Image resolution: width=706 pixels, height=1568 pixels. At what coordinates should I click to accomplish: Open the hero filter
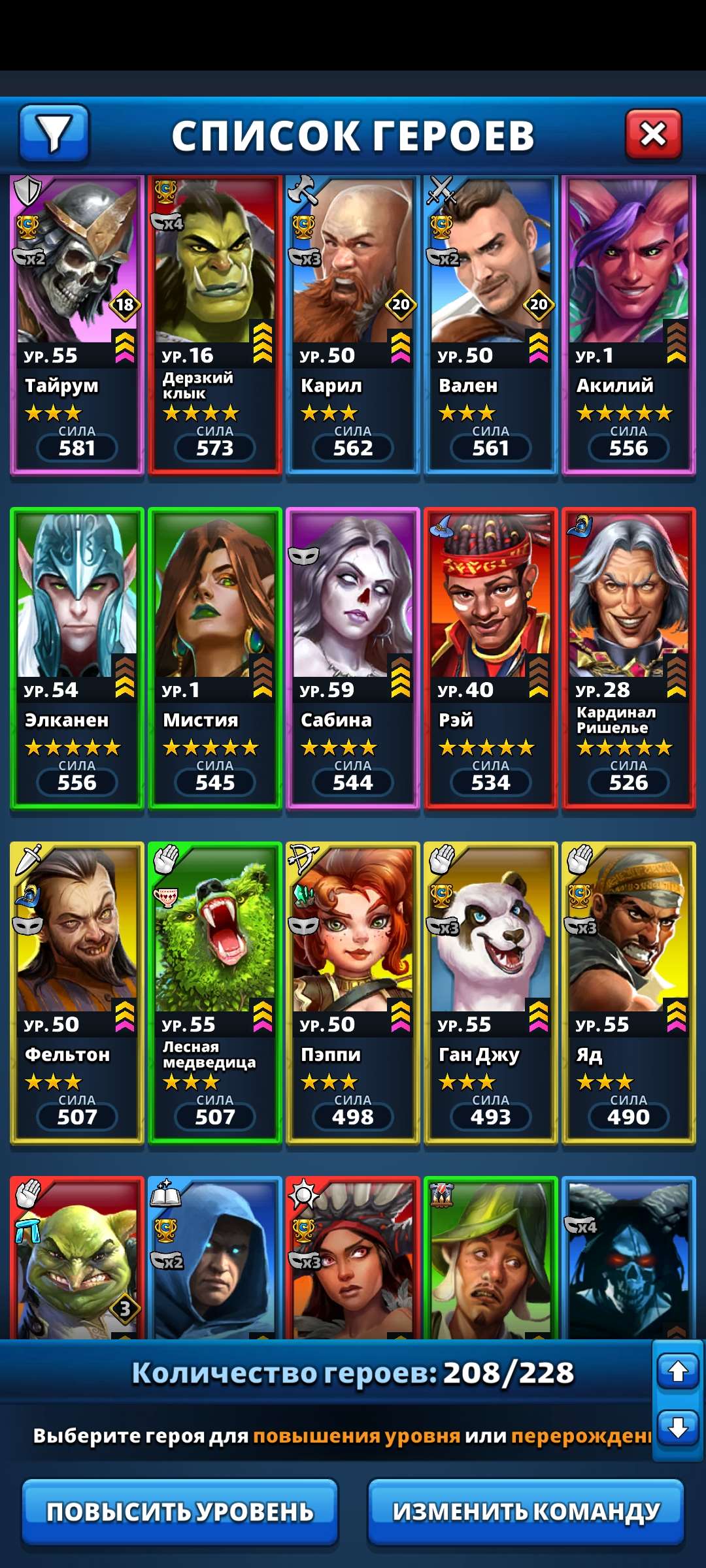click(x=54, y=134)
